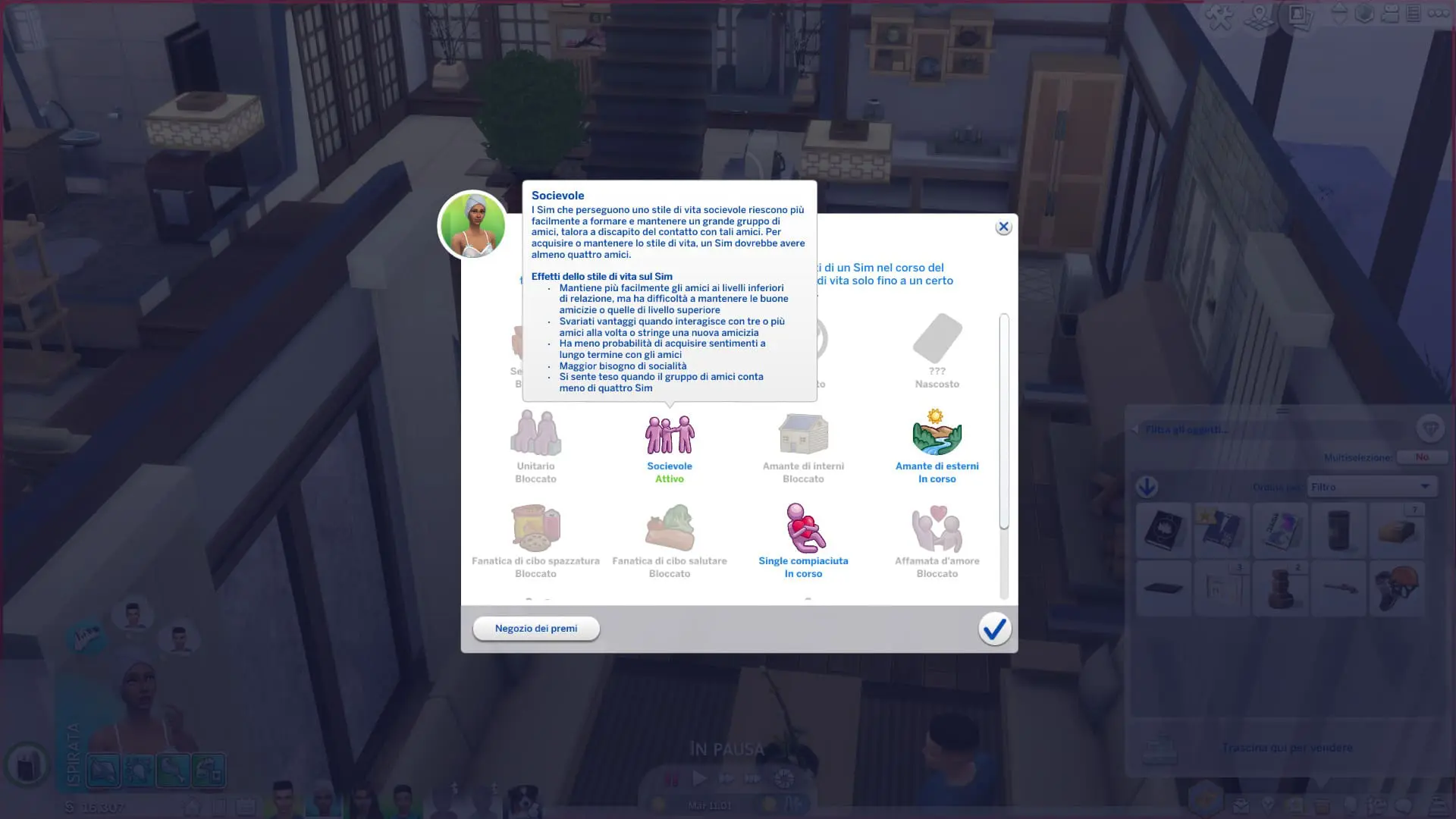
Task: Open the Negozio dei premi shop
Action: pos(536,629)
